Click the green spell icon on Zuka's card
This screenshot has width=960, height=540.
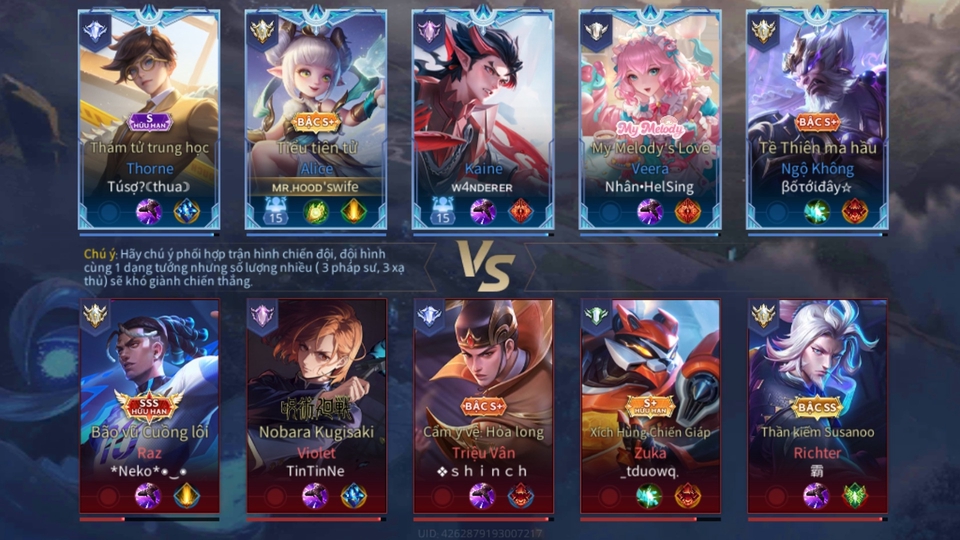tap(650, 496)
